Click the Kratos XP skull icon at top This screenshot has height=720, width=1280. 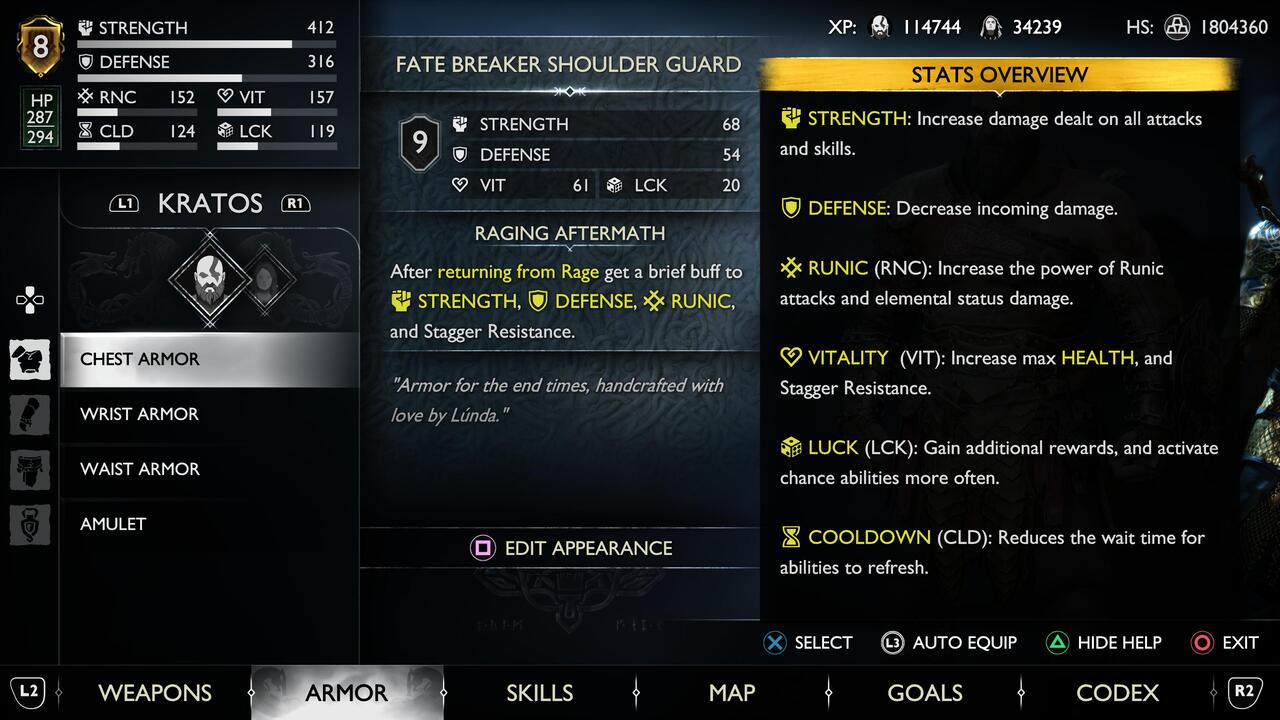tap(880, 27)
